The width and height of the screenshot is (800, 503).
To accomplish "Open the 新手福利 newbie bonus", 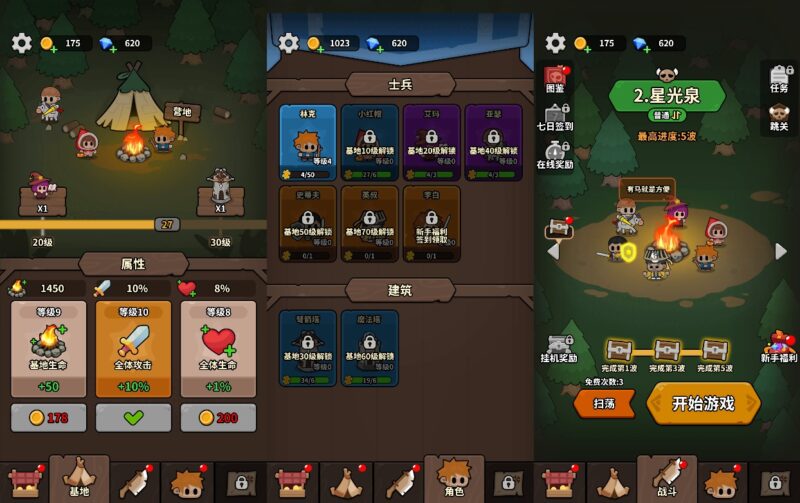I will (x=779, y=347).
